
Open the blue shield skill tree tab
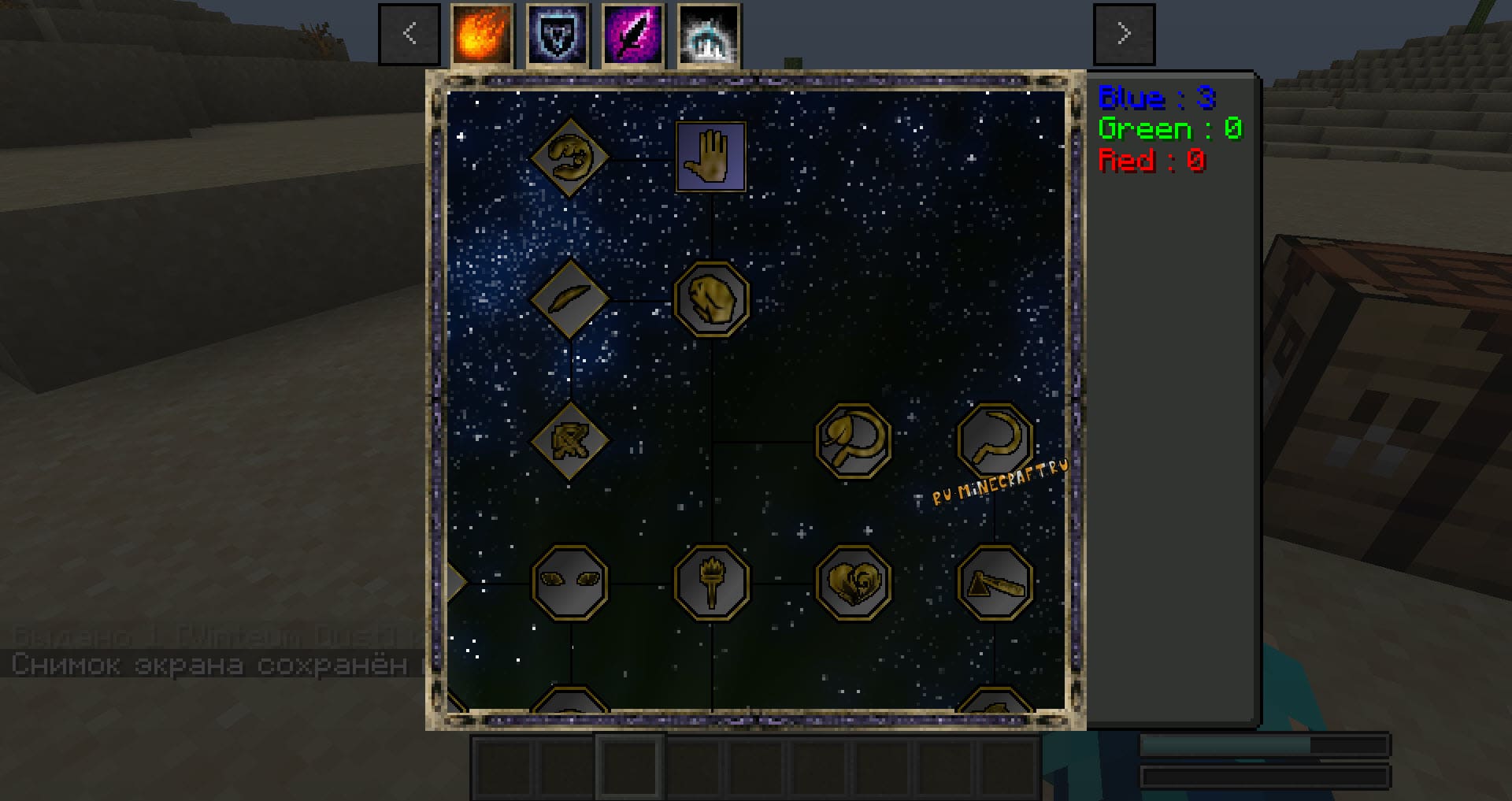point(558,34)
